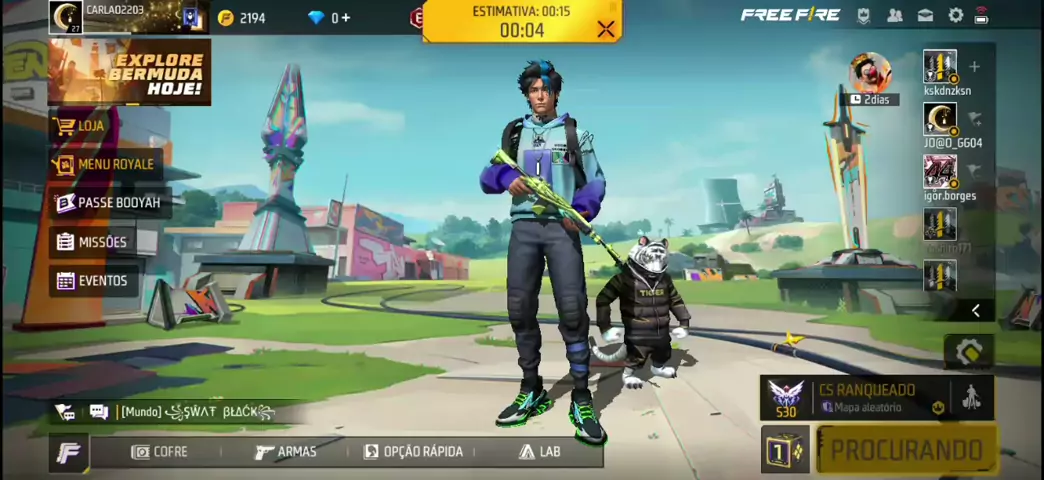Click the Explore Bermuda Hoje banner
Image resolution: width=1044 pixels, height=480 pixels.
click(x=129, y=72)
